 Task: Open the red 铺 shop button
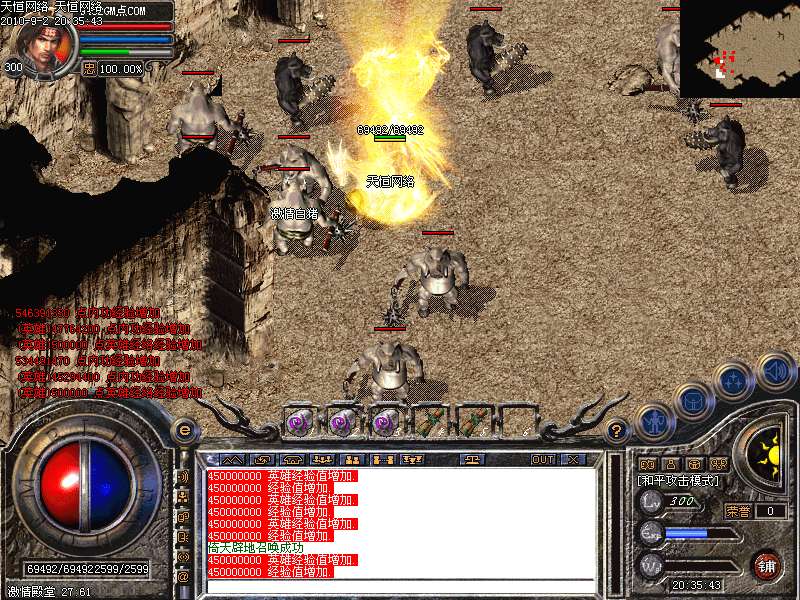(x=766, y=564)
